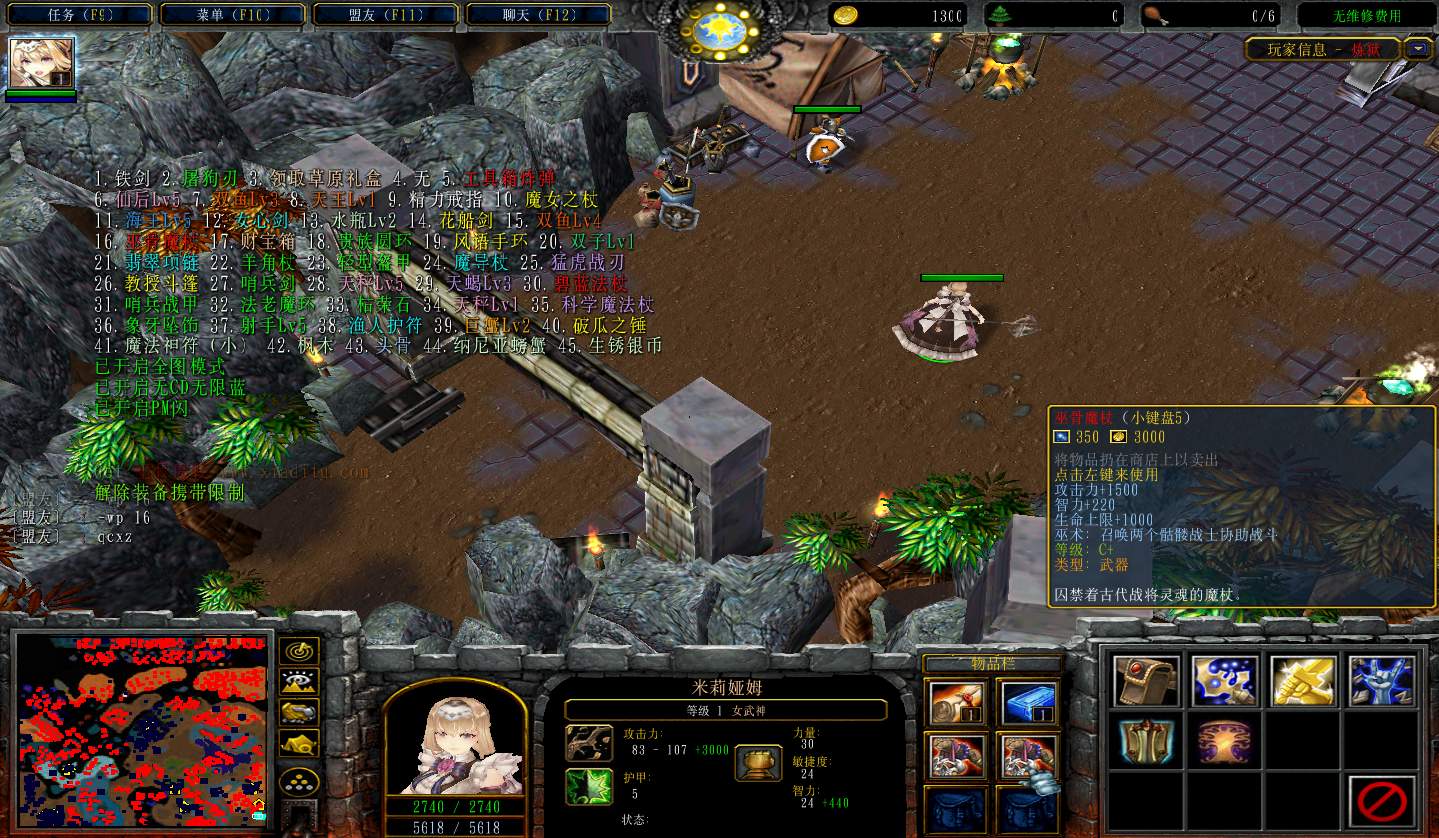
Task: Open the 聊天 (F12) chat log
Action: click(x=538, y=15)
